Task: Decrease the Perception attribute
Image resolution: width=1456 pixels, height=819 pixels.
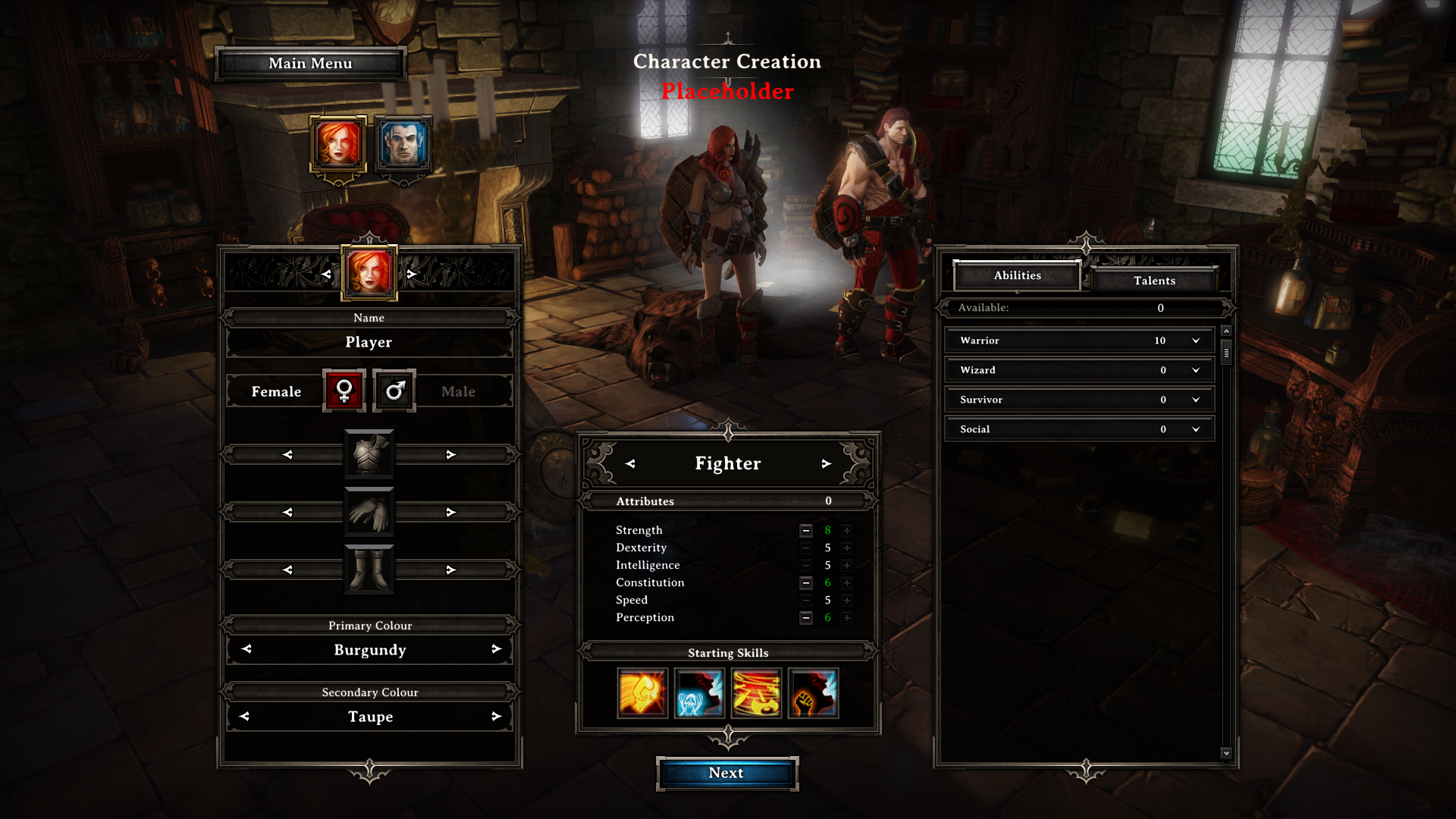Action: tap(806, 617)
